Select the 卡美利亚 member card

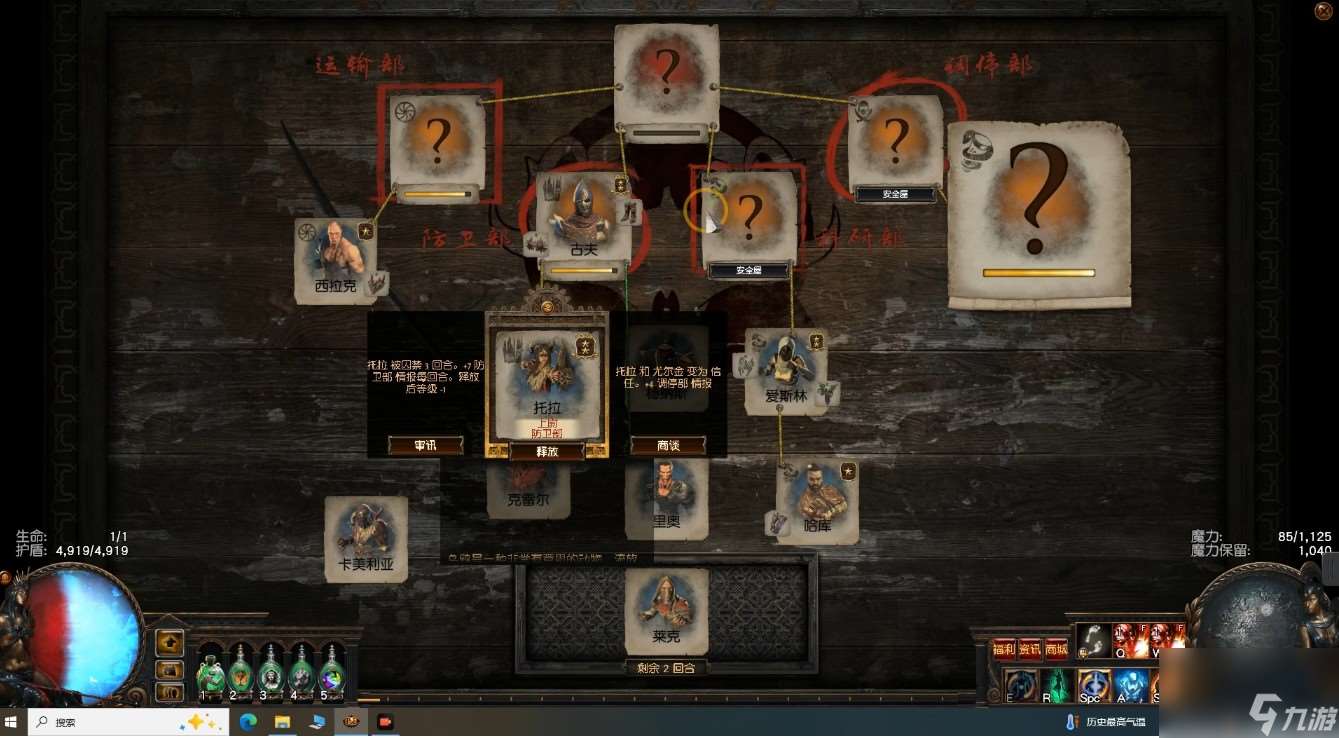(366, 539)
